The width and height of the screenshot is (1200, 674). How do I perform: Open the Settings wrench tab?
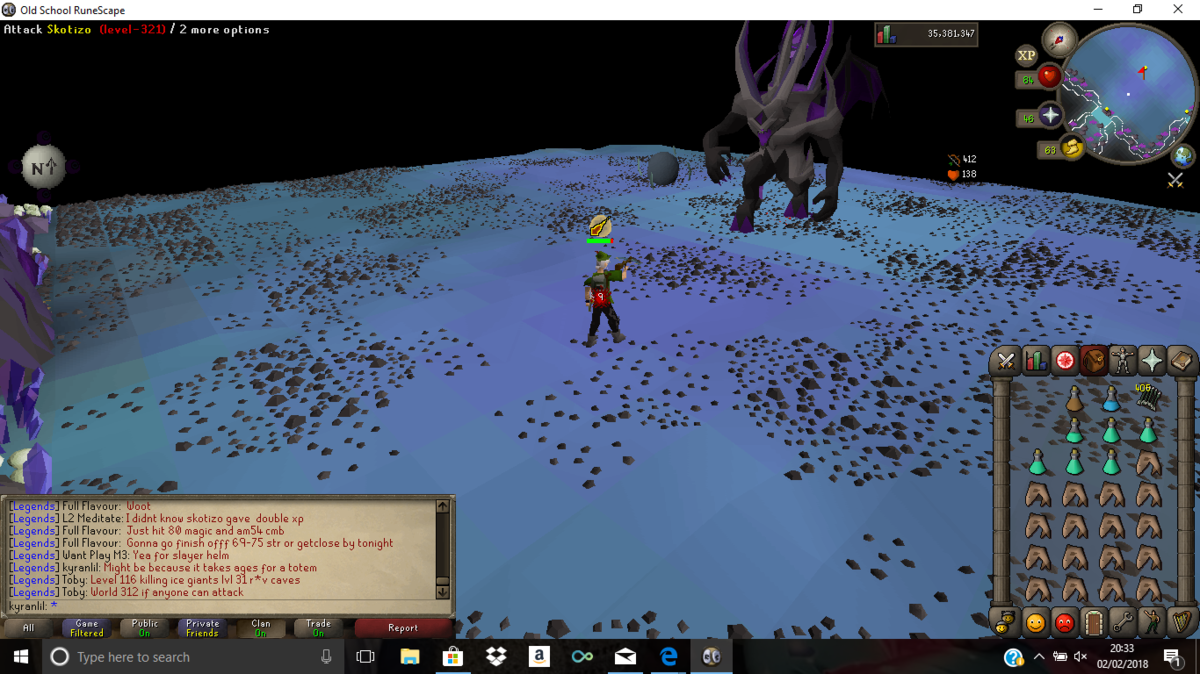[x=1123, y=622]
